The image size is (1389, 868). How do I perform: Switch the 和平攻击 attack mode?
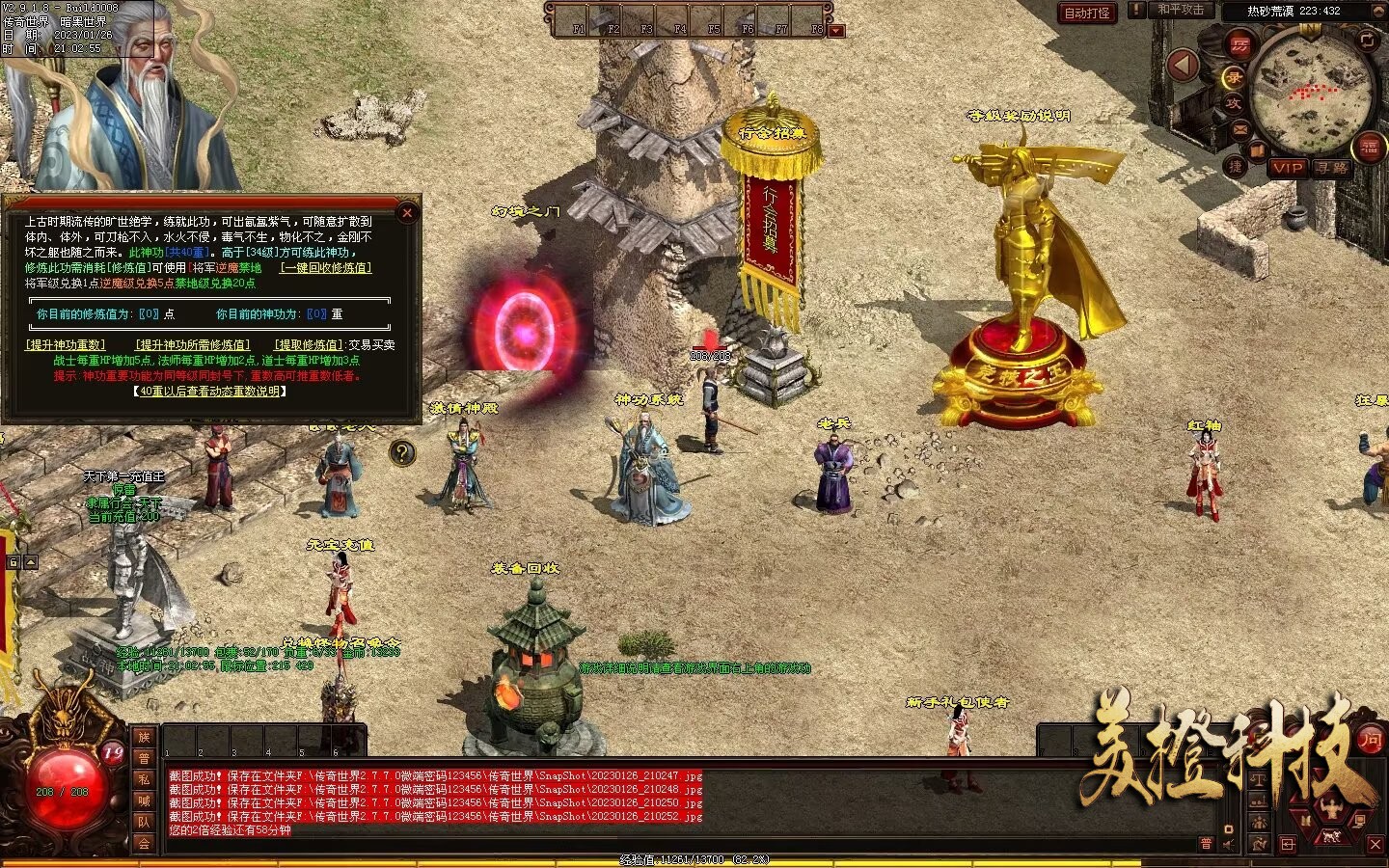coord(1181,10)
